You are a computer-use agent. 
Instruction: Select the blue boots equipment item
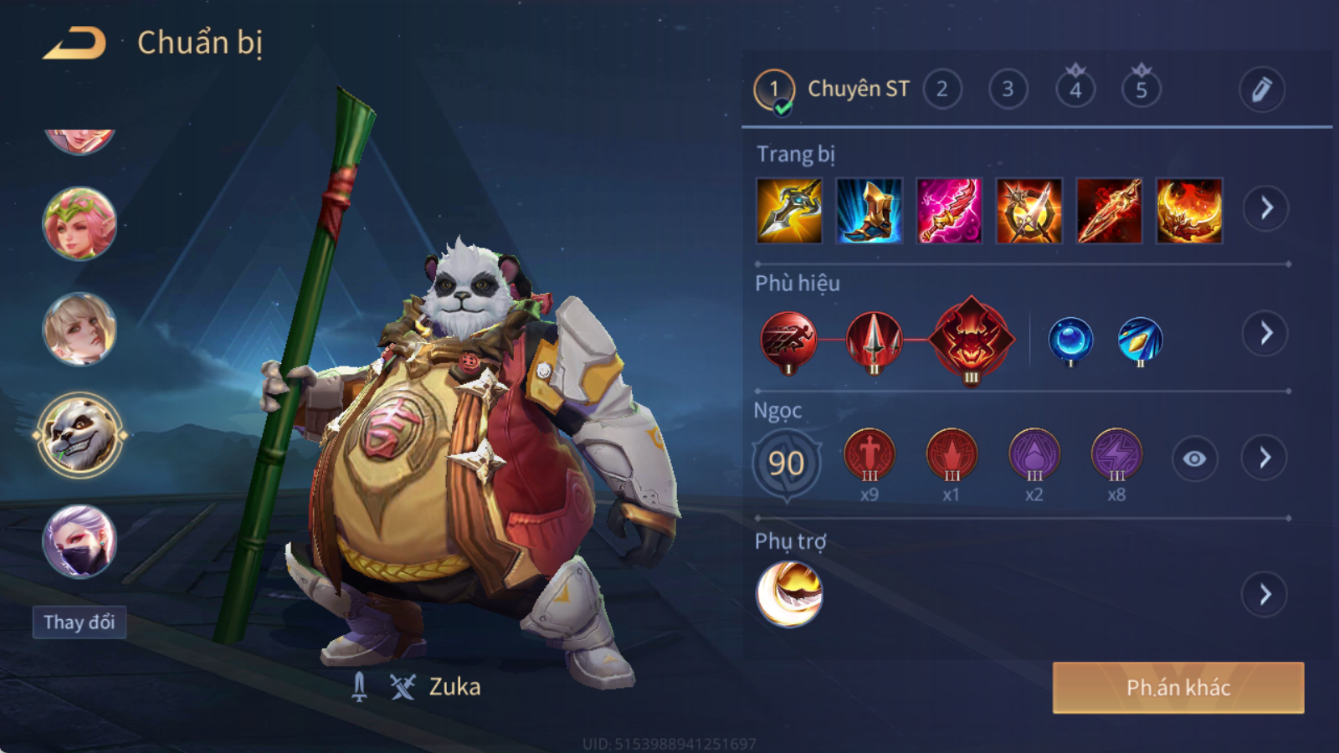click(869, 211)
